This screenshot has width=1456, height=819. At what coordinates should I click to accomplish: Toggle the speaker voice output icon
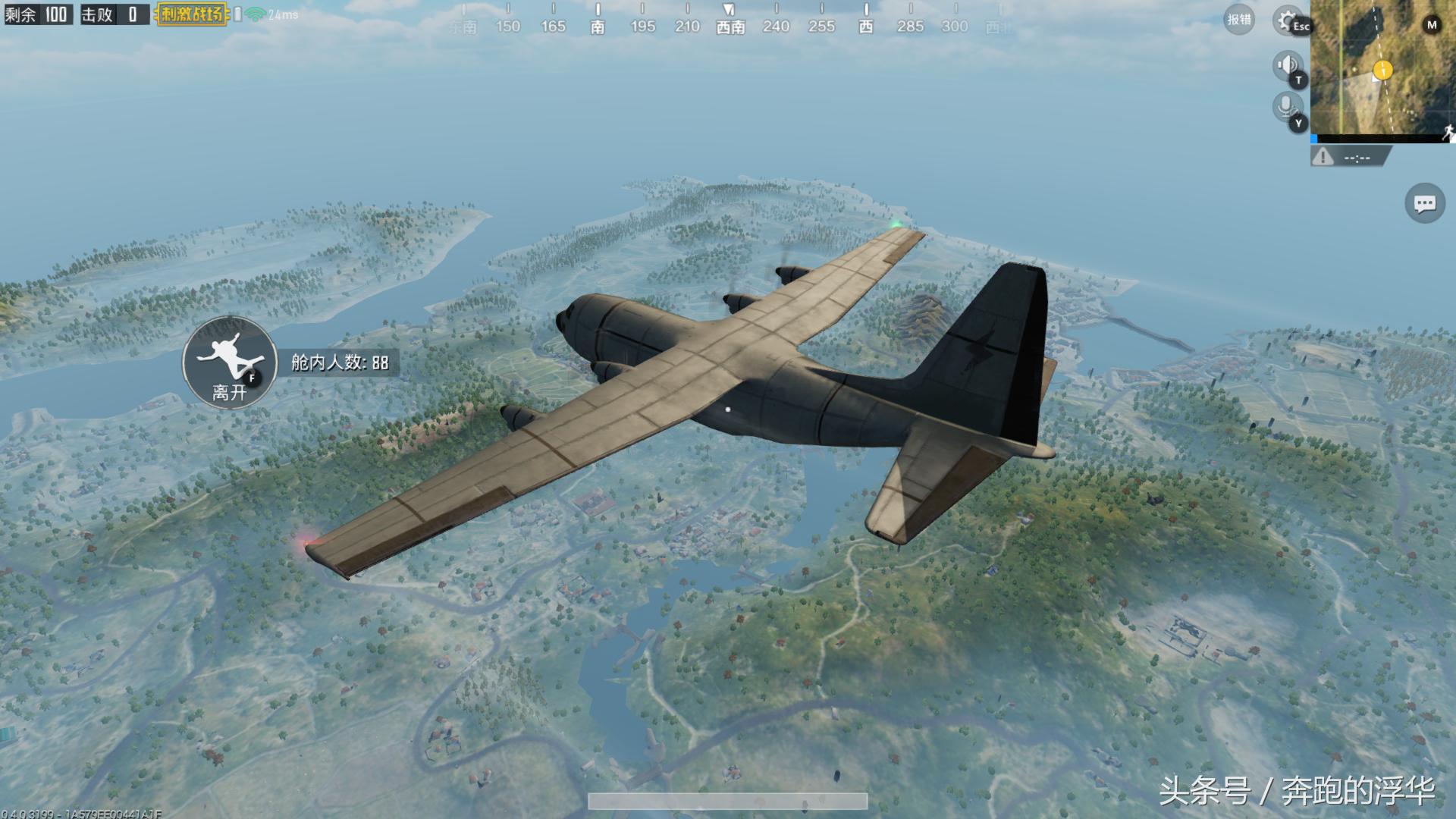[1286, 66]
